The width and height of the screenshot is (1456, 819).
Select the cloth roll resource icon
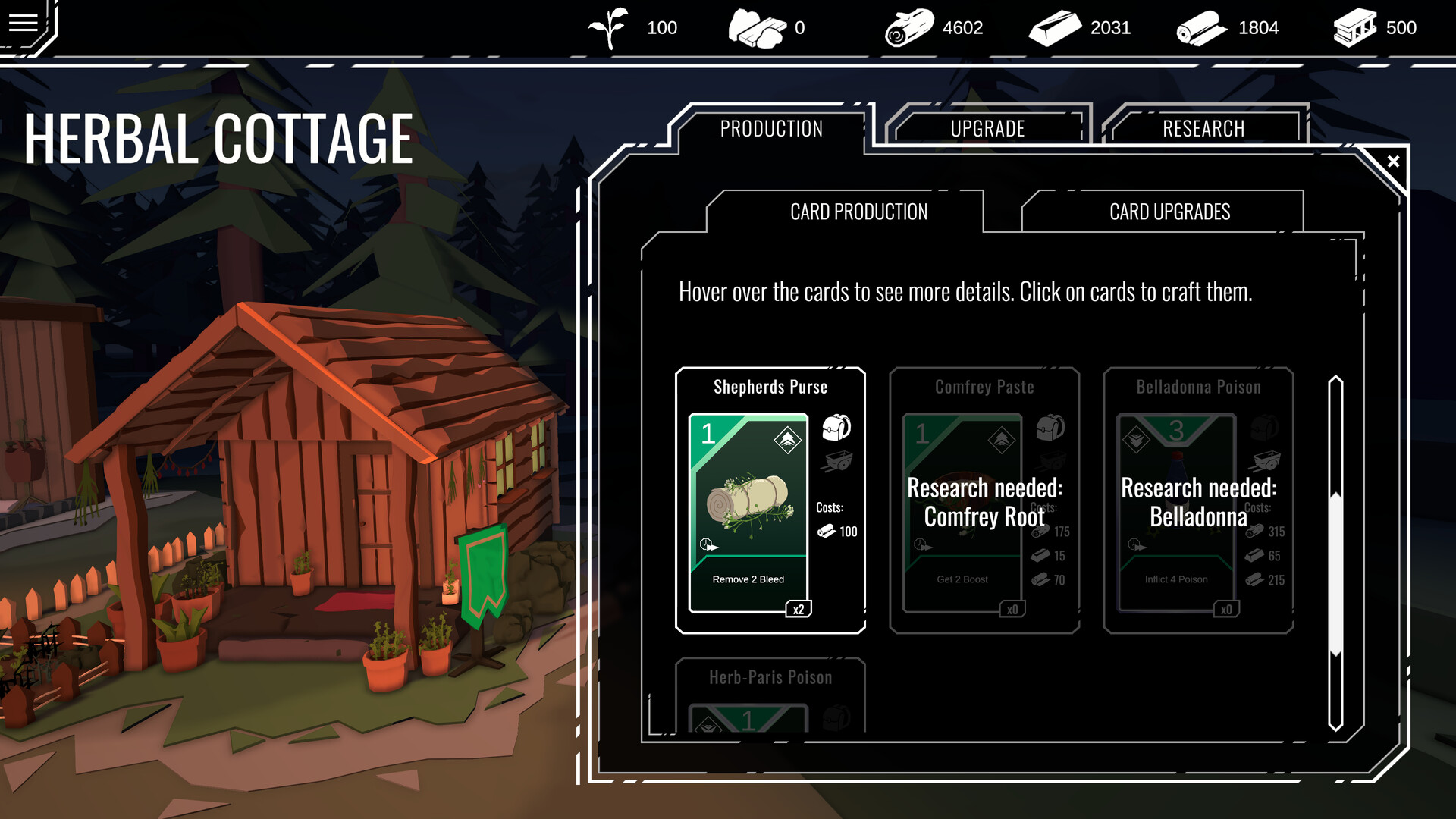pos(1201,27)
